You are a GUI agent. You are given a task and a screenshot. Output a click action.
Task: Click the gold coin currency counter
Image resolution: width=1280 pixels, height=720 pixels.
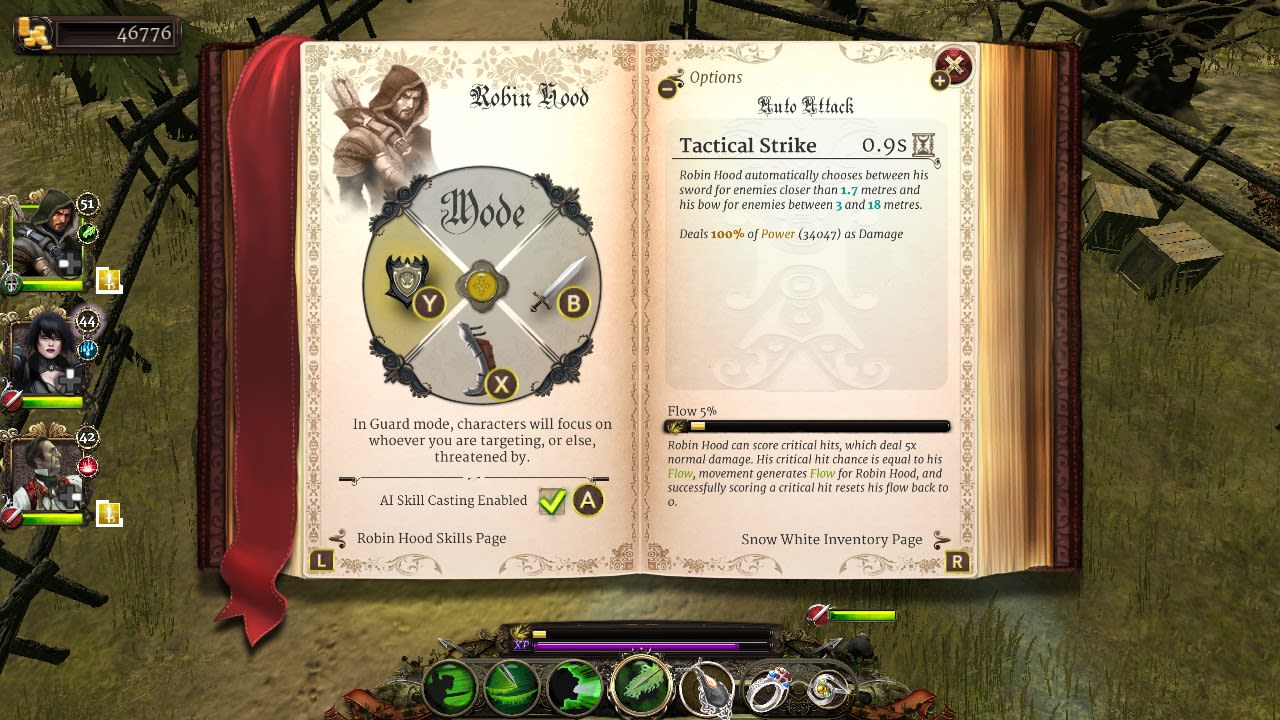(95, 32)
